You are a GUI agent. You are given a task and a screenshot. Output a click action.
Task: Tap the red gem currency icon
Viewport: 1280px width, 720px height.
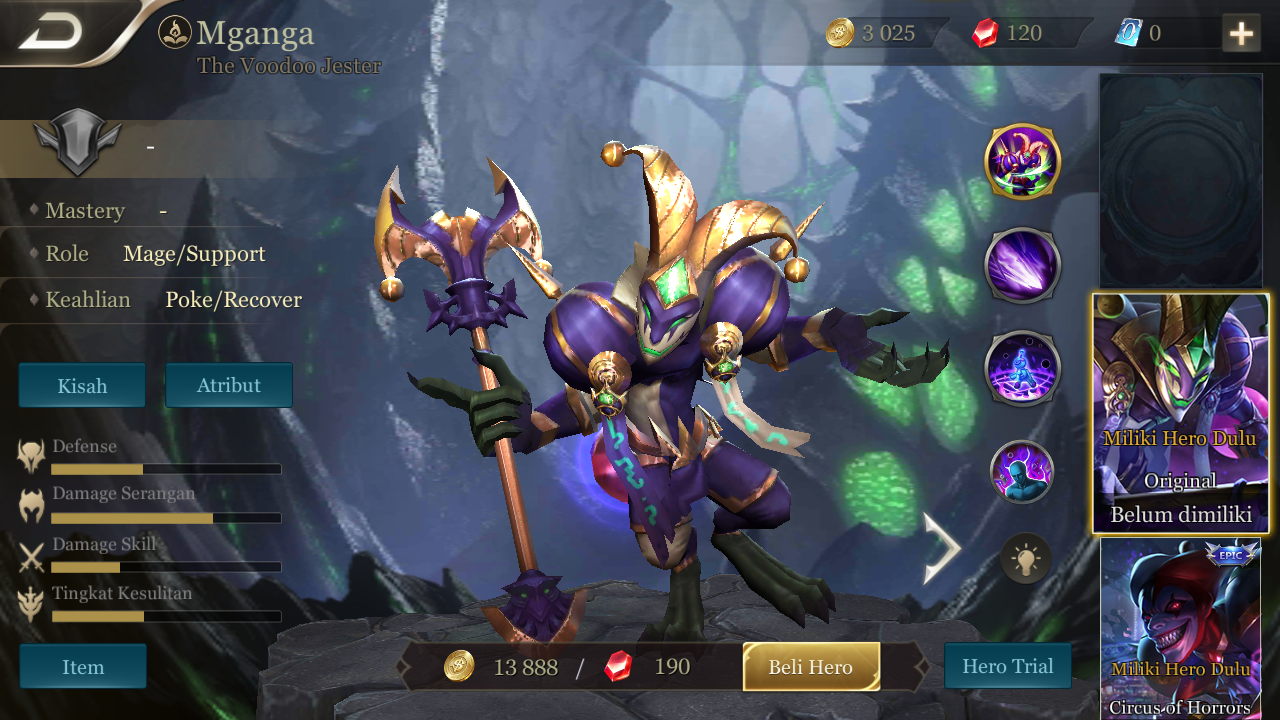(985, 31)
